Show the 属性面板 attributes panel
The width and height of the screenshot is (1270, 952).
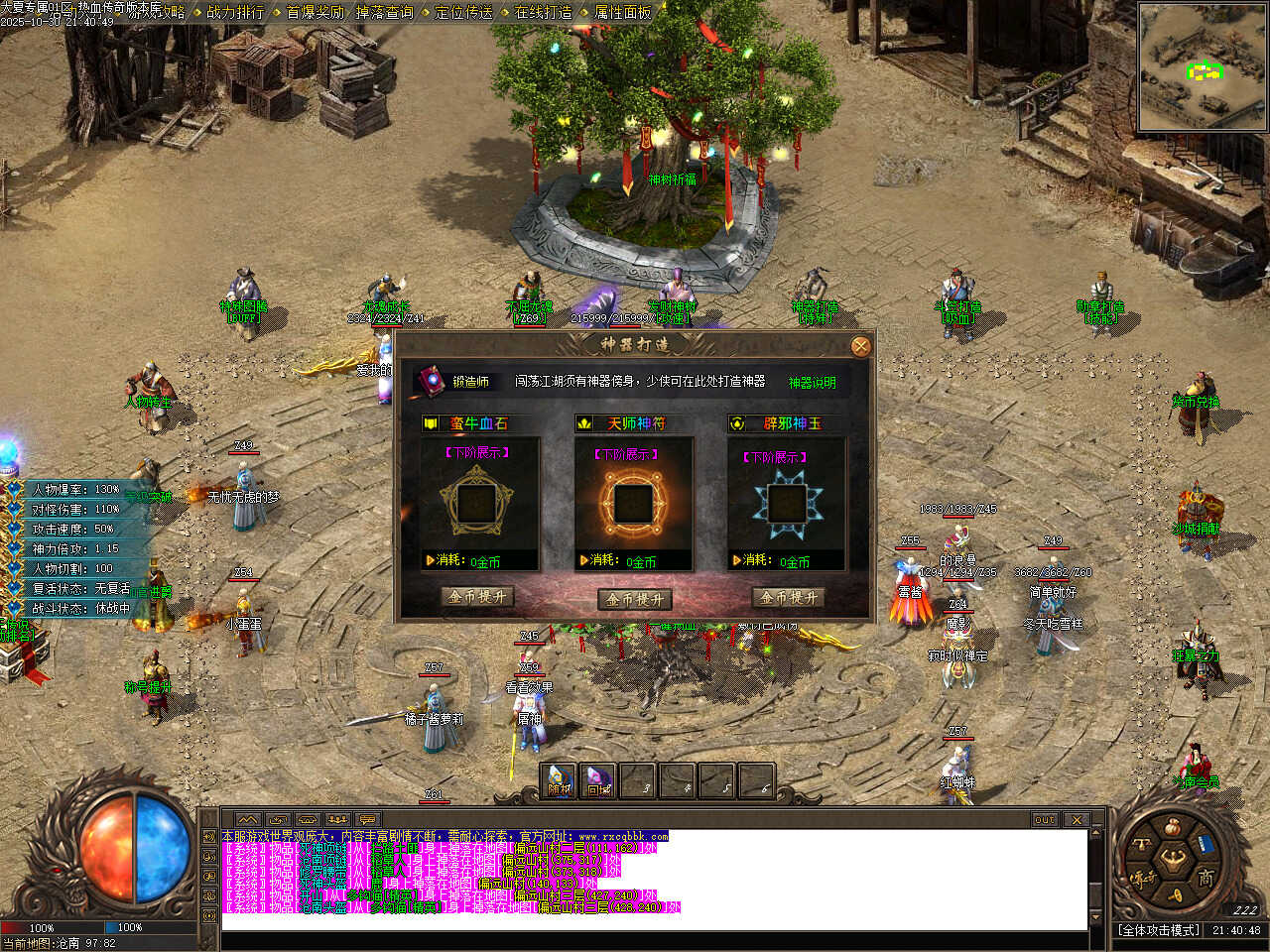[622, 13]
